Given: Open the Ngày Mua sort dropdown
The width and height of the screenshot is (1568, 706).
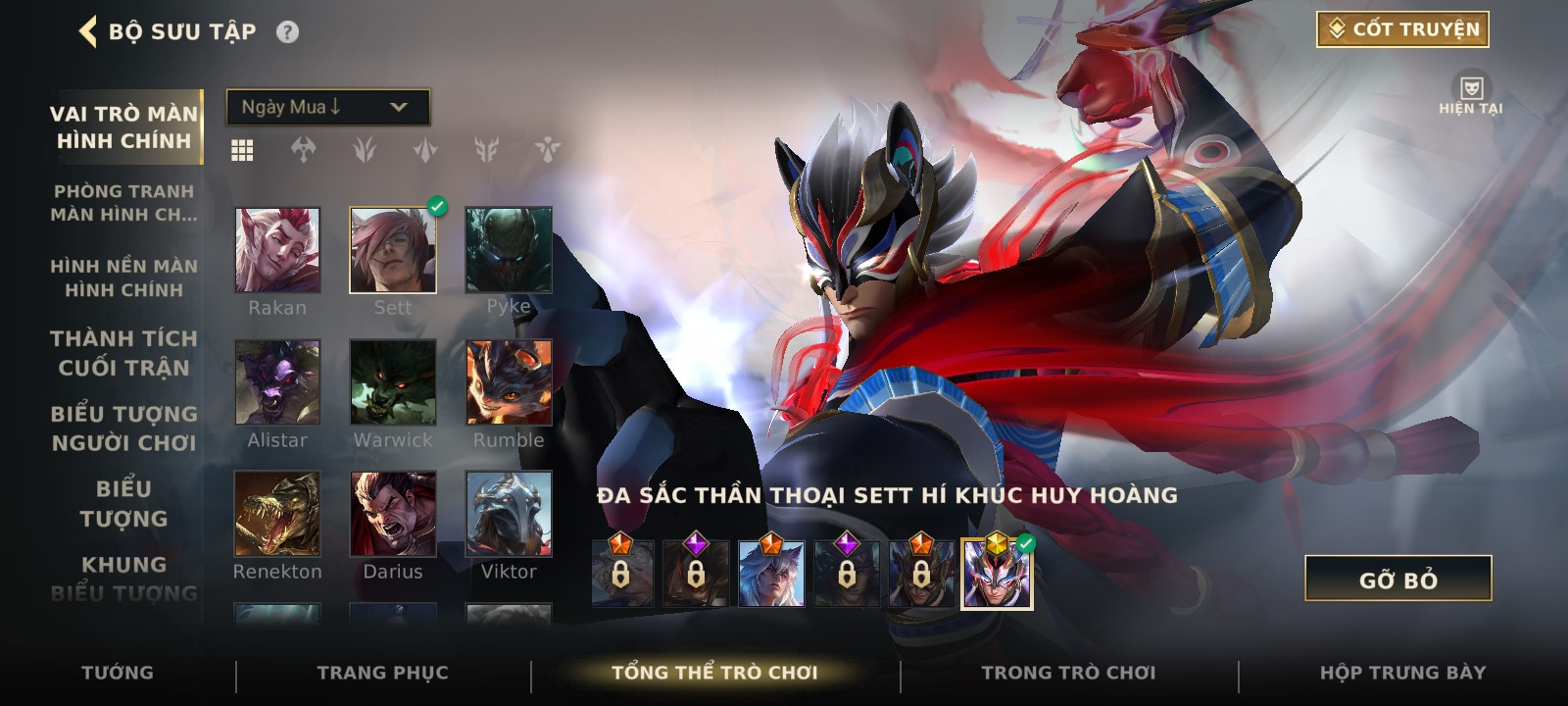Looking at the screenshot, I should pyautogui.click(x=327, y=107).
